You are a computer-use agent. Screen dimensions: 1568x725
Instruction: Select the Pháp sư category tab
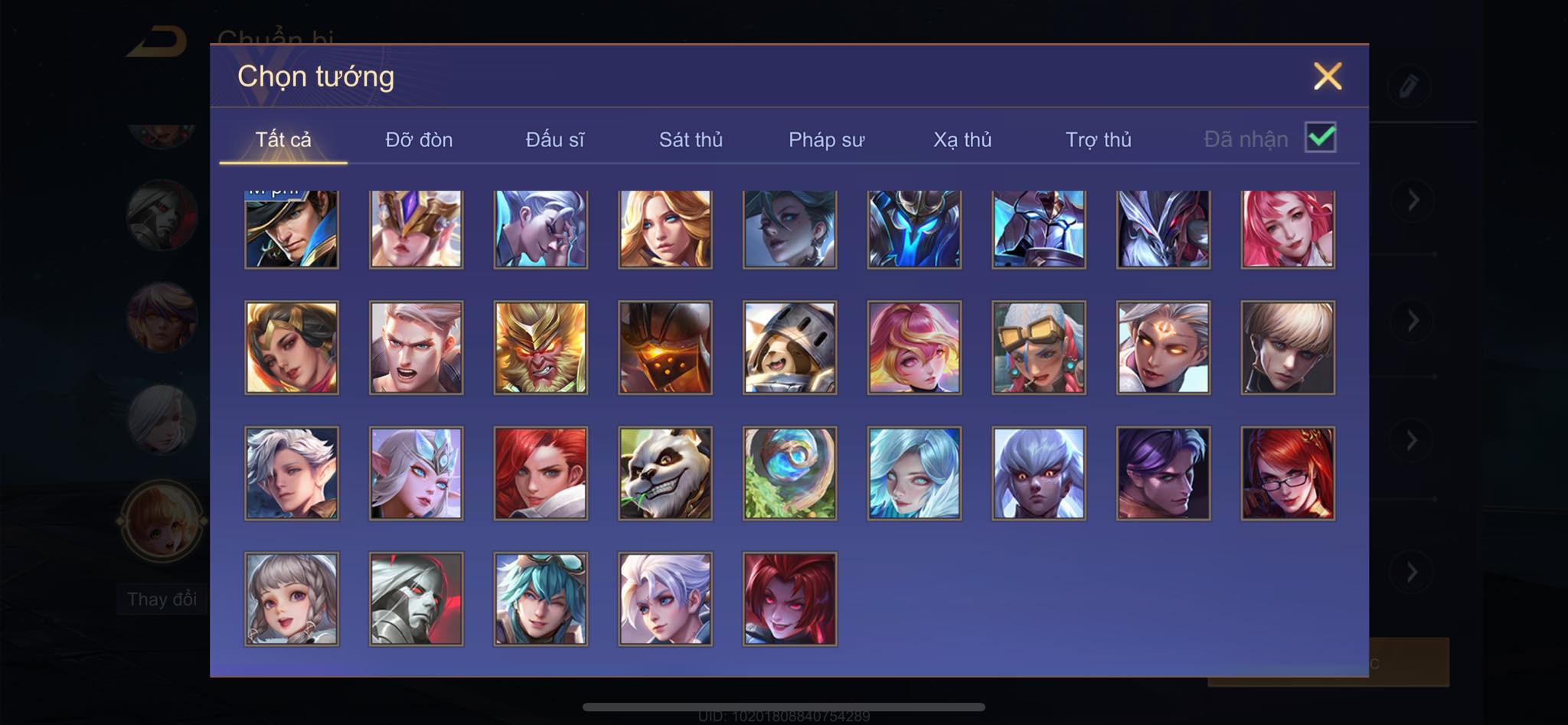click(826, 140)
